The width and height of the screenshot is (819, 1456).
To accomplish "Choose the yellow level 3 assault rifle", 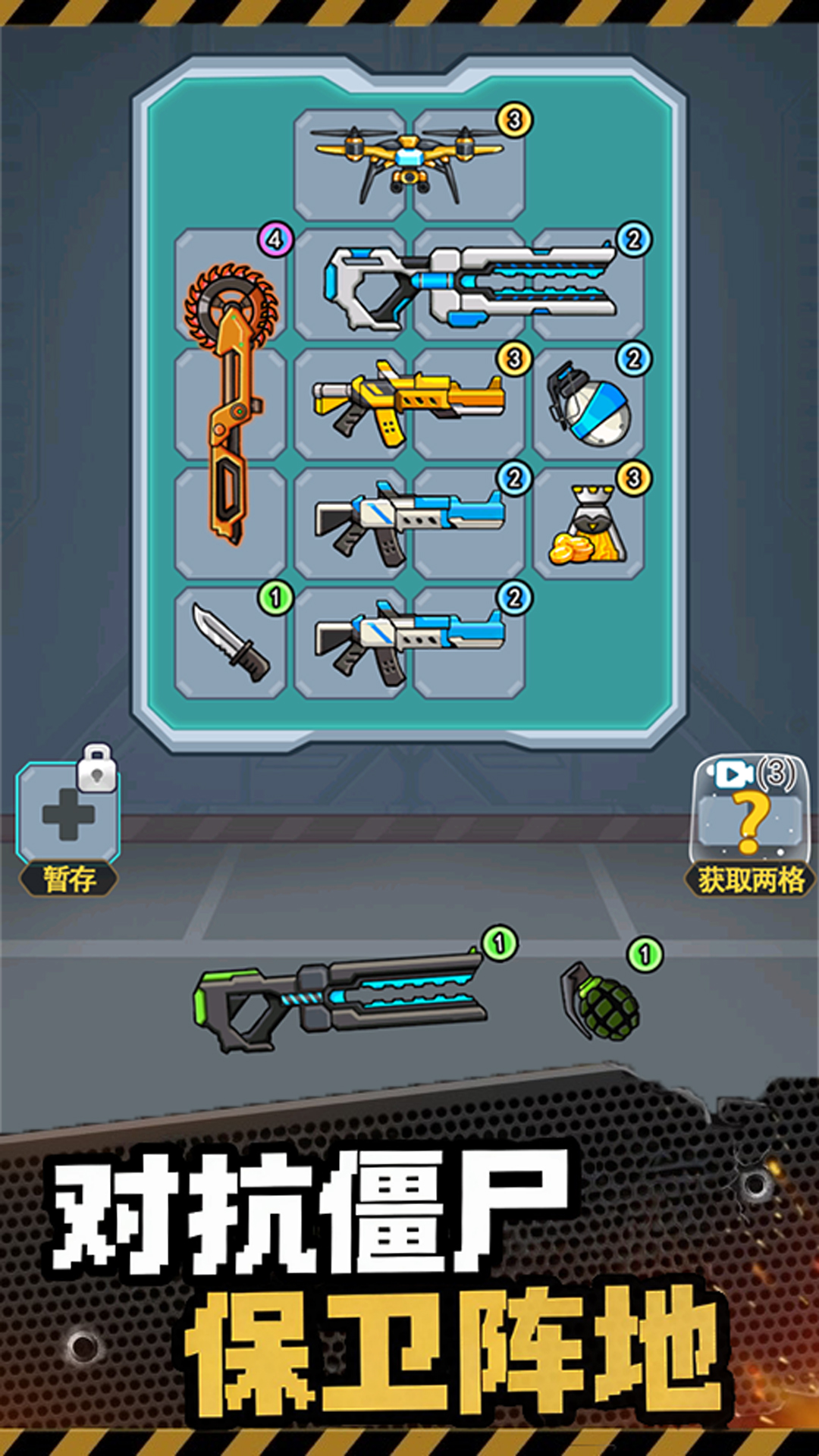I will click(x=408, y=402).
